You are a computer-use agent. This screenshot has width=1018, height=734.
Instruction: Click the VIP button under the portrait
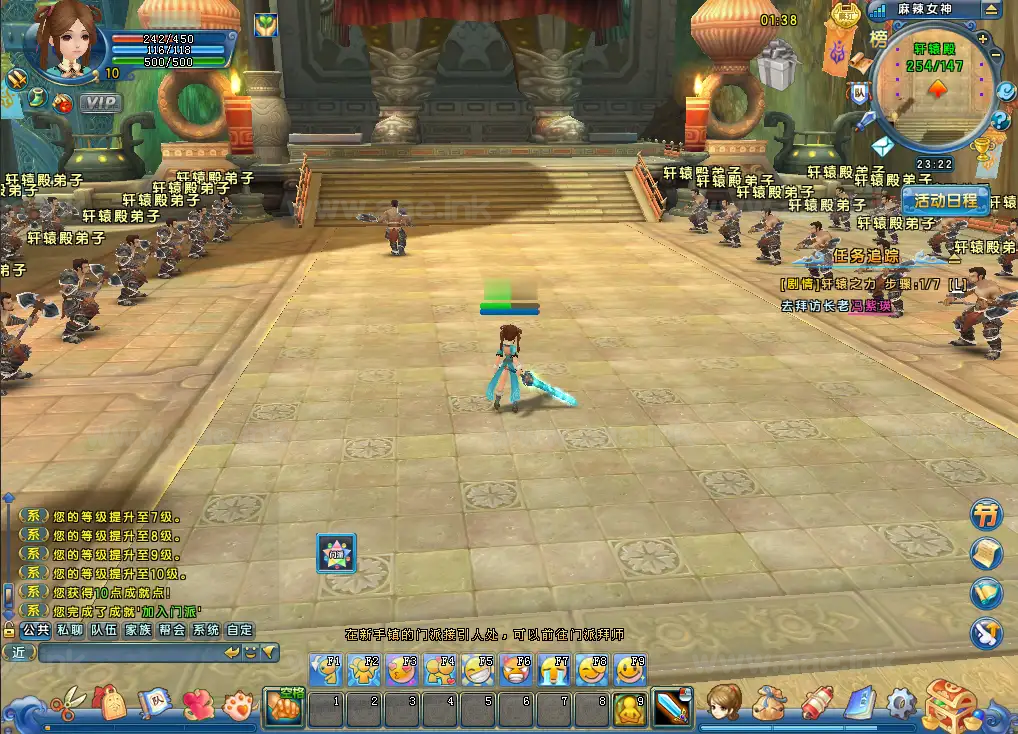tap(99, 102)
